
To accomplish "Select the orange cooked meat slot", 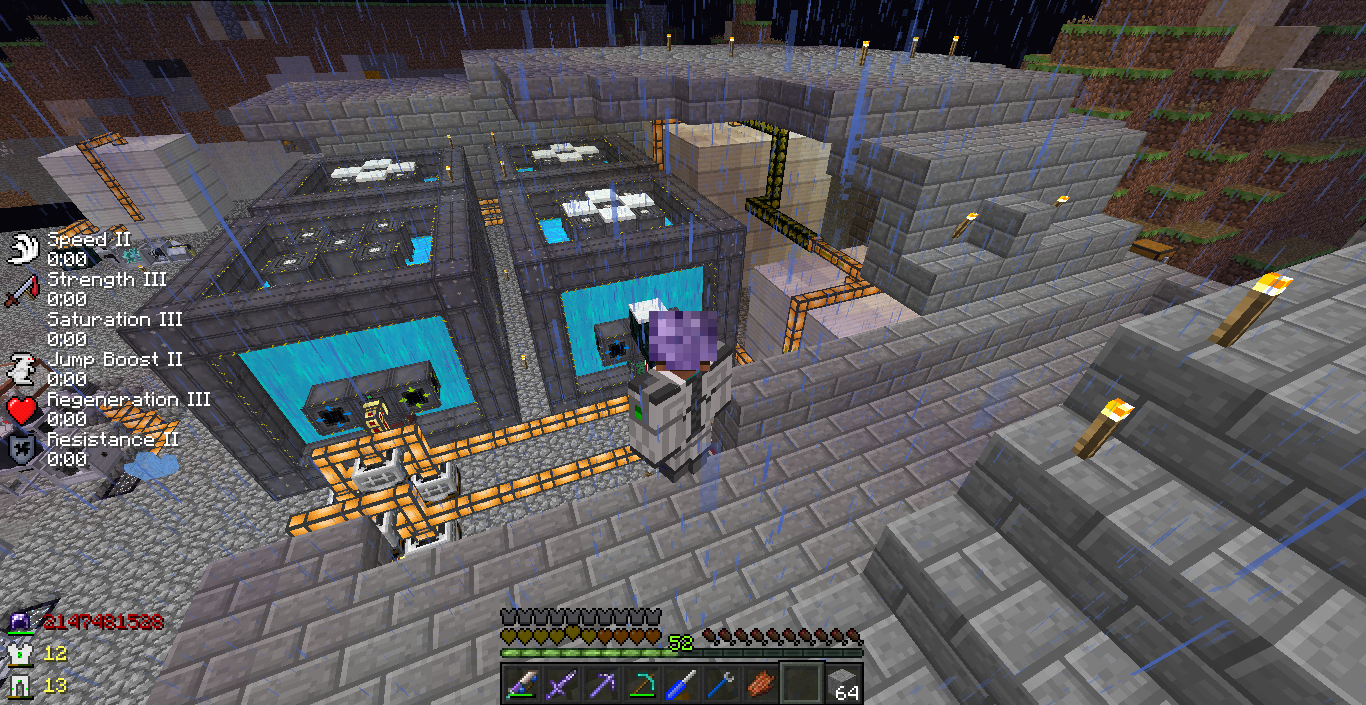I will click(762, 685).
